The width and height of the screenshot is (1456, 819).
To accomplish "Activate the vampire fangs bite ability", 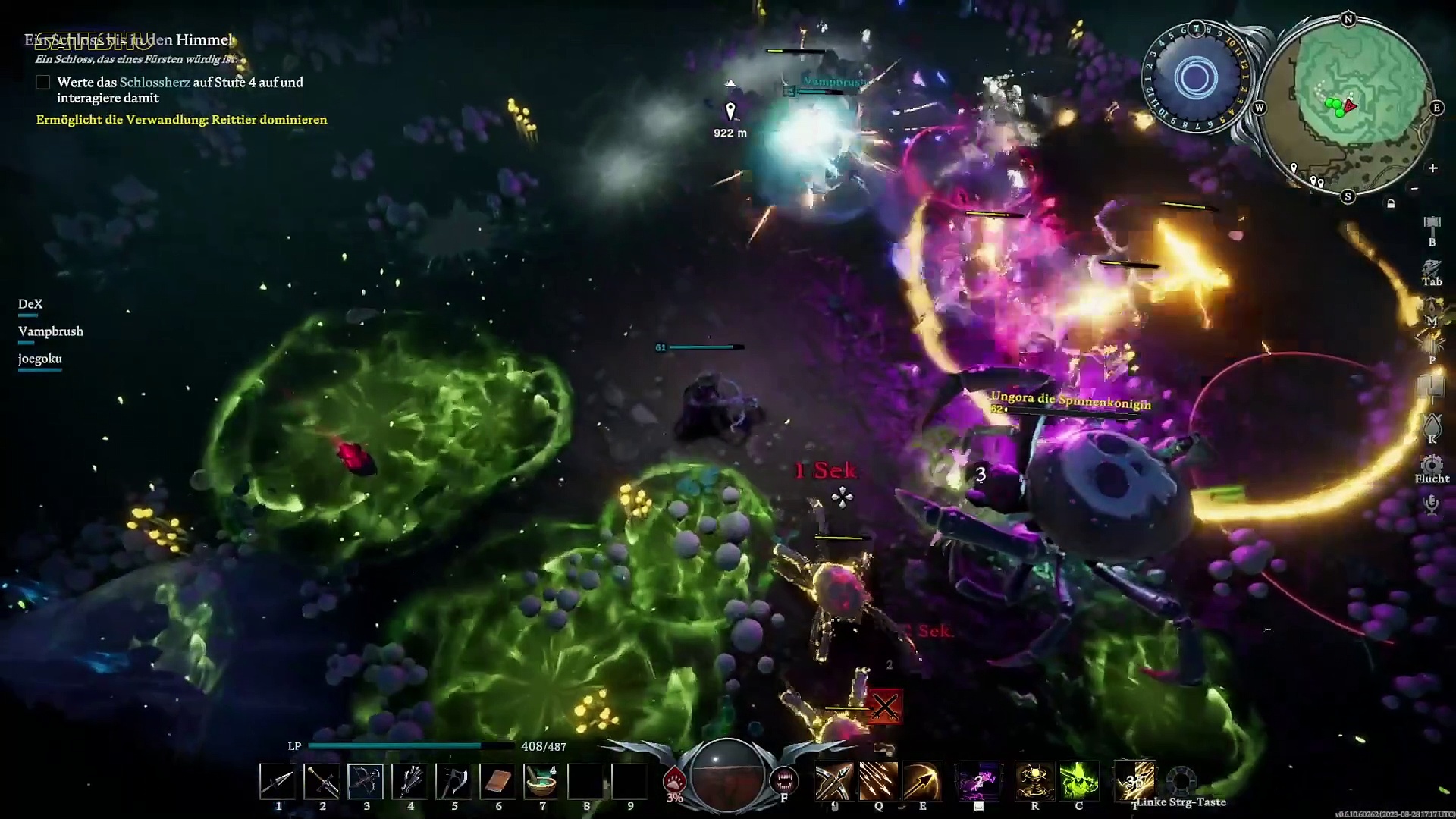I will (784, 780).
